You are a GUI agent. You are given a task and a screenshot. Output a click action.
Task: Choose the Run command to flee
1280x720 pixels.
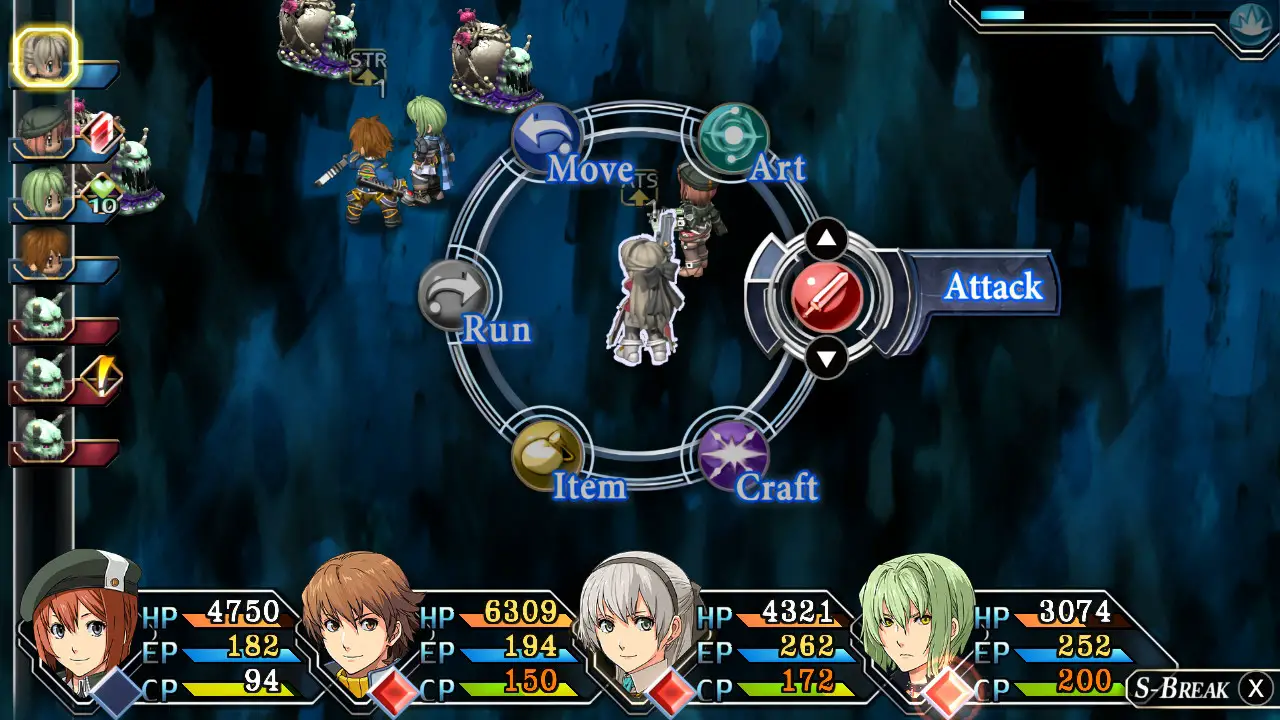[454, 296]
